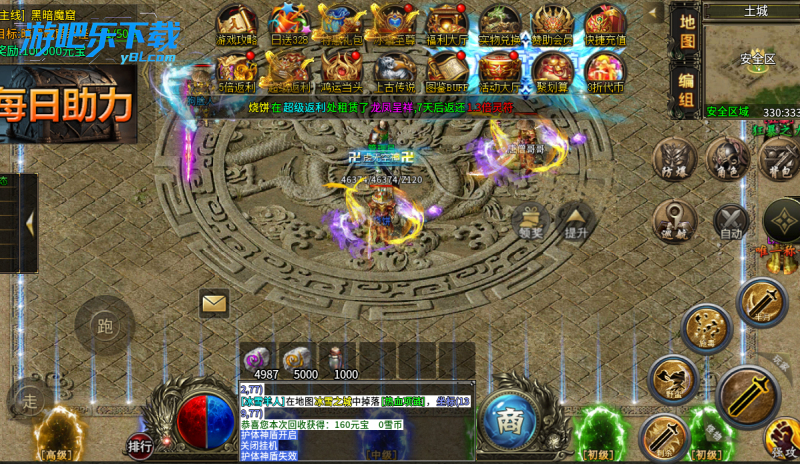Switch movement to 跑 run mode
The width and height of the screenshot is (800, 464).
point(104,324)
